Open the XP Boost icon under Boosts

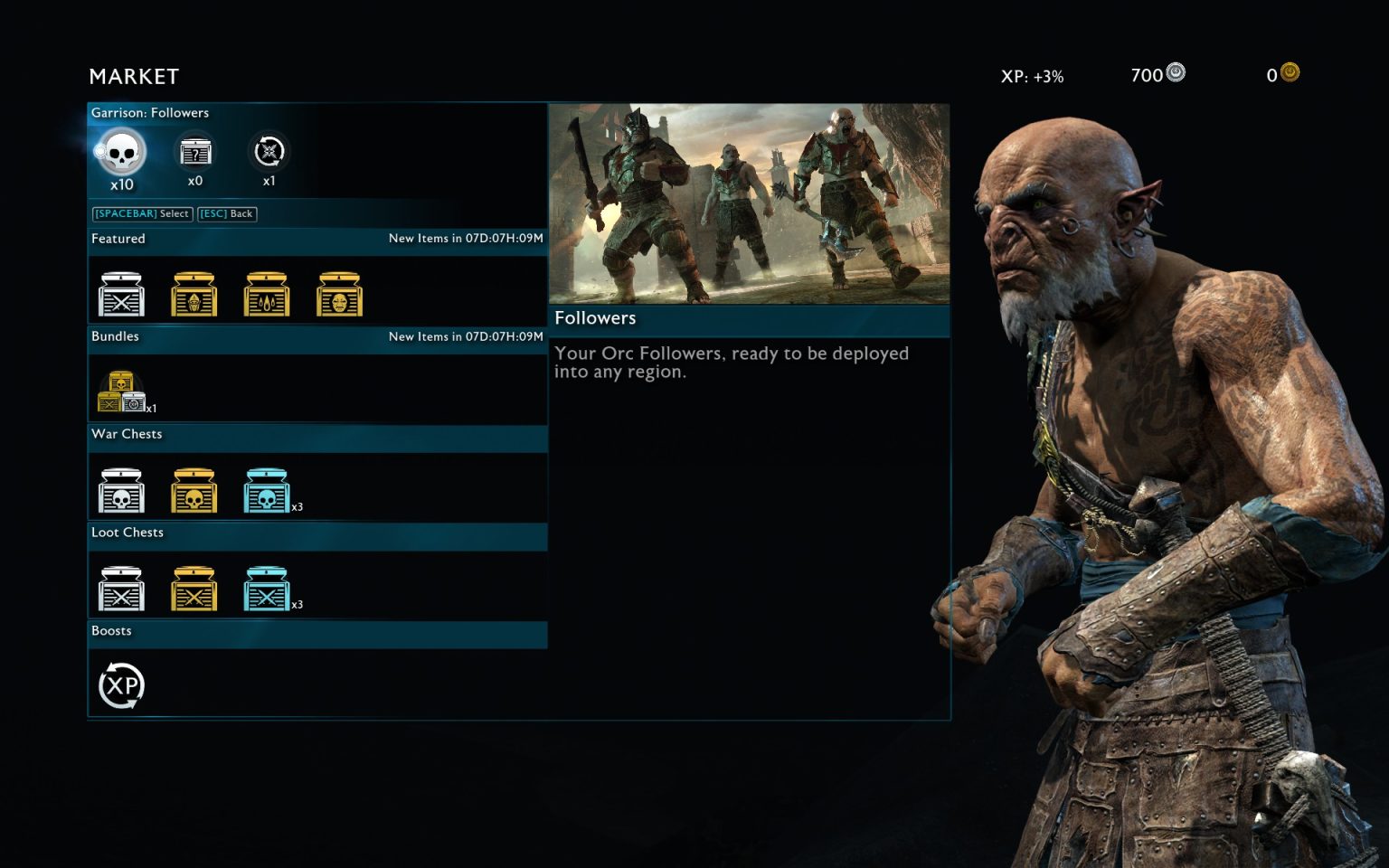click(x=120, y=685)
